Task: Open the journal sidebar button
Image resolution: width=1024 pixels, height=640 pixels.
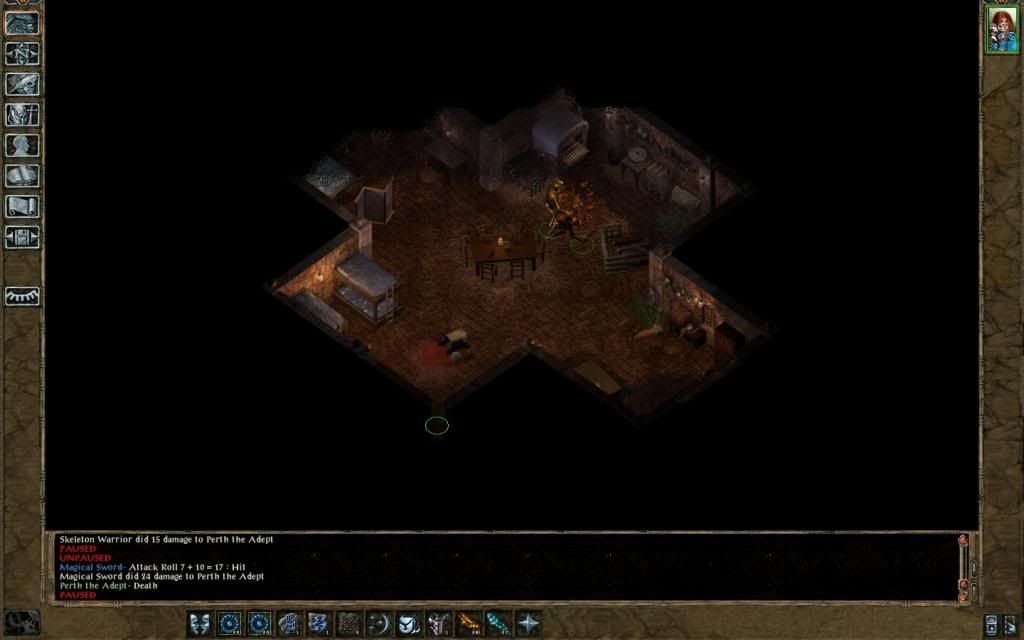Action: coord(22,84)
